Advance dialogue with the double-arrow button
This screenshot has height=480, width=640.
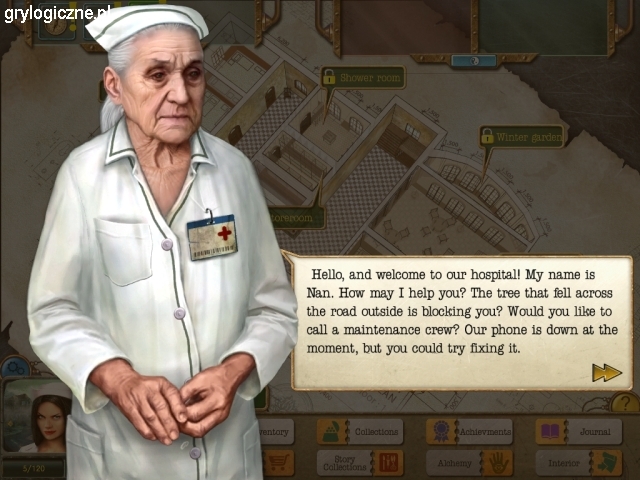(606, 372)
